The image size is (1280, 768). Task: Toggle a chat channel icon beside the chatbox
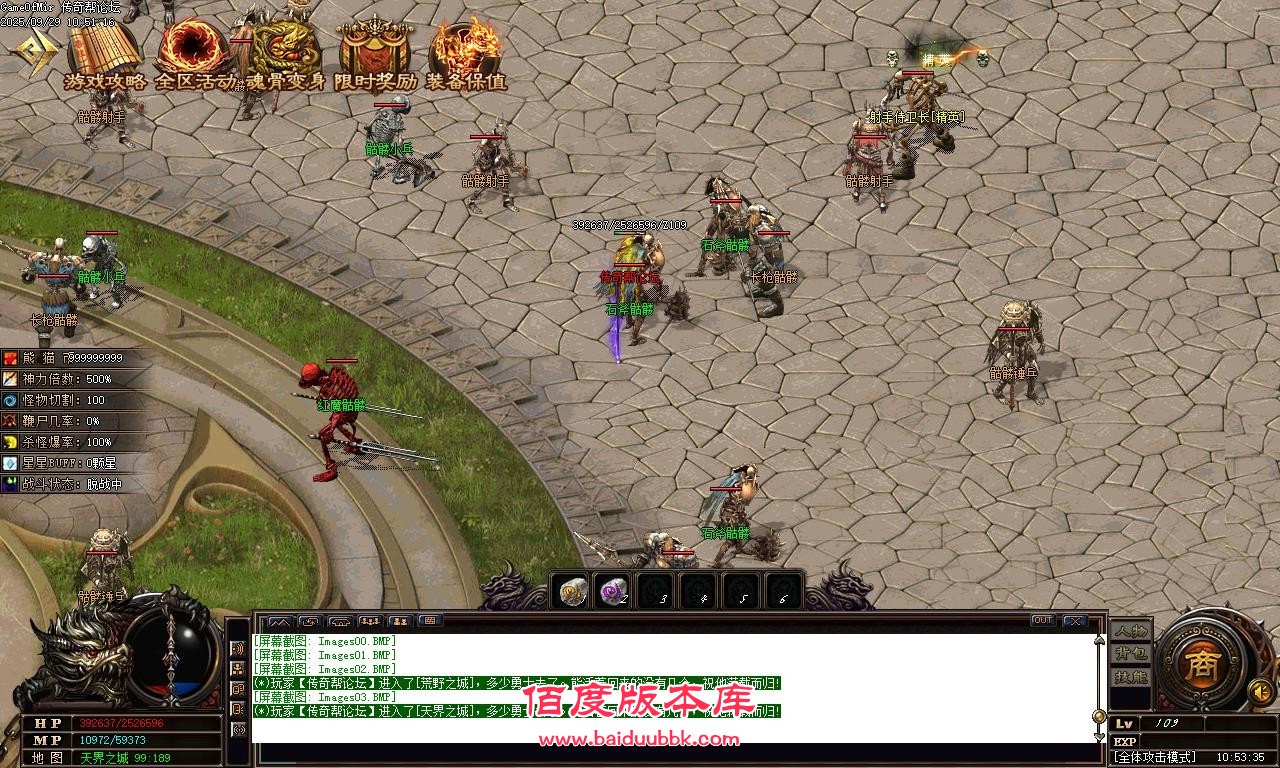click(237, 650)
